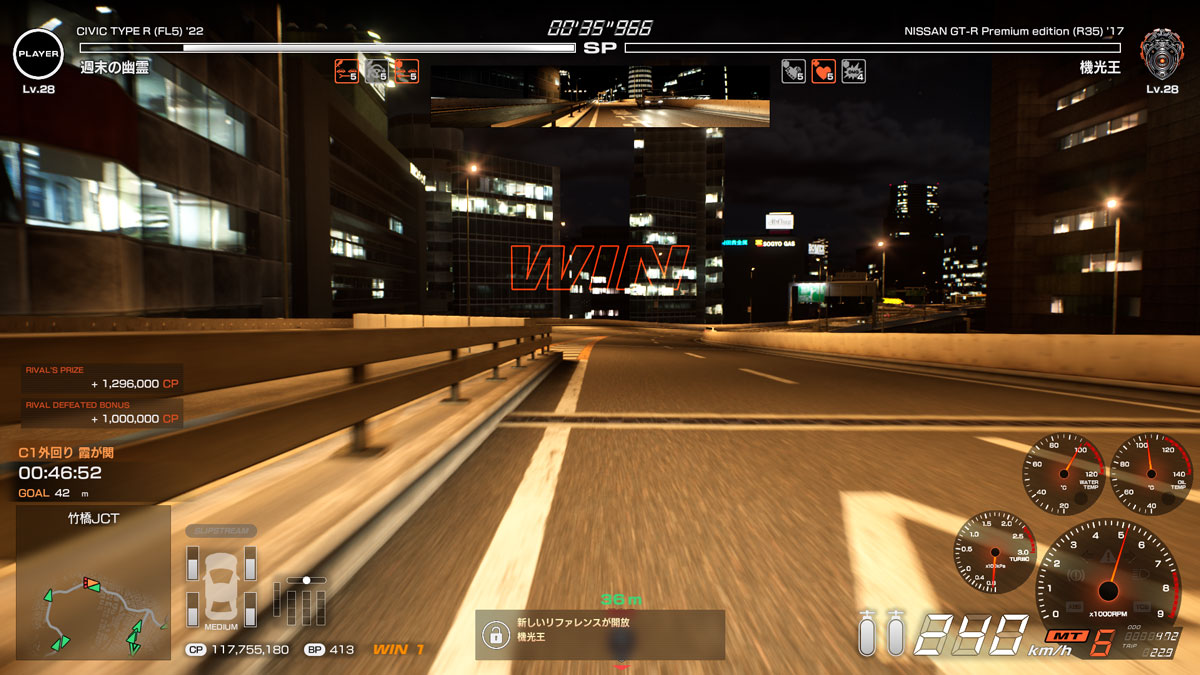Select the rival's orange heart skill icon
Image resolution: width=1200 pixels, height=675 pixels.
823,71
